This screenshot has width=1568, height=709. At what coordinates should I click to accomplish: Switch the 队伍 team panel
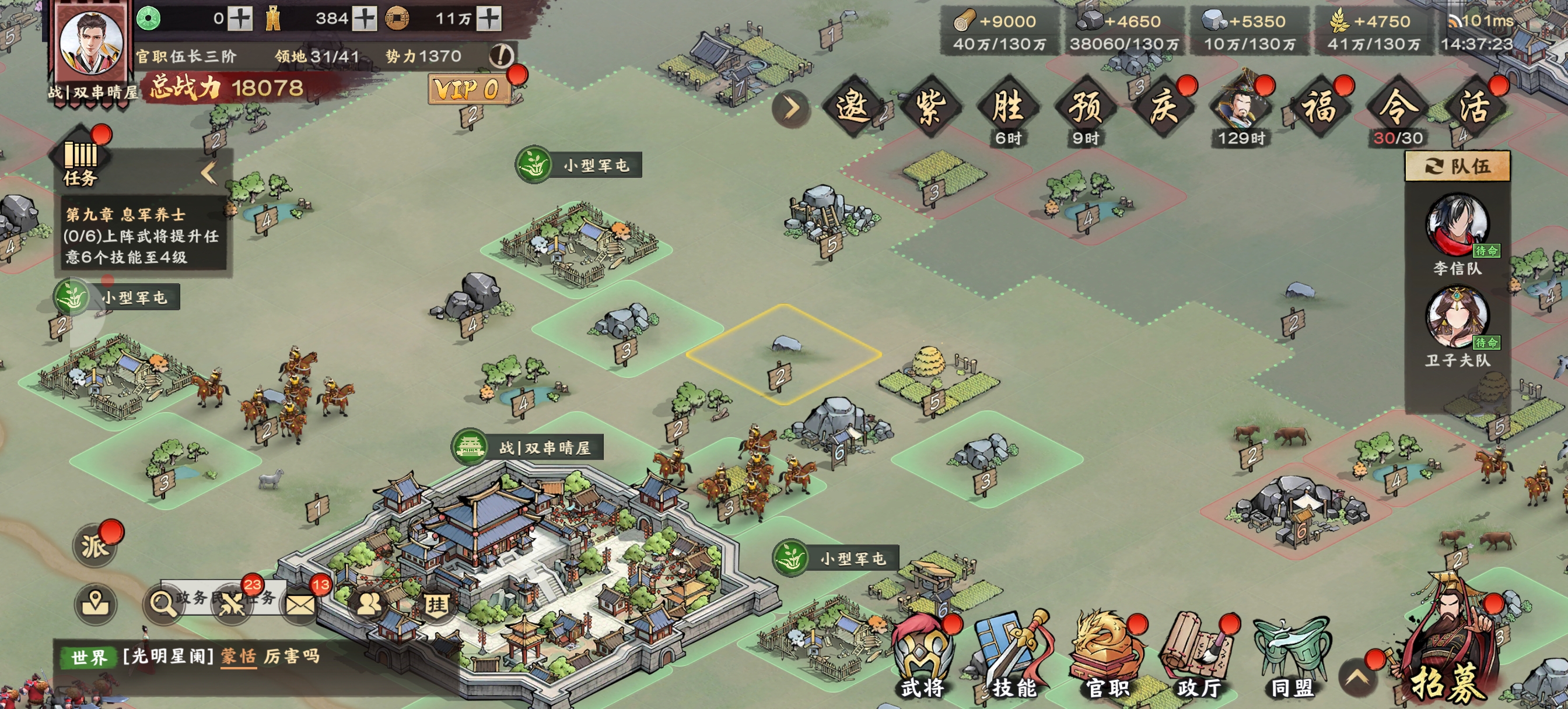tap(1457, 166)
